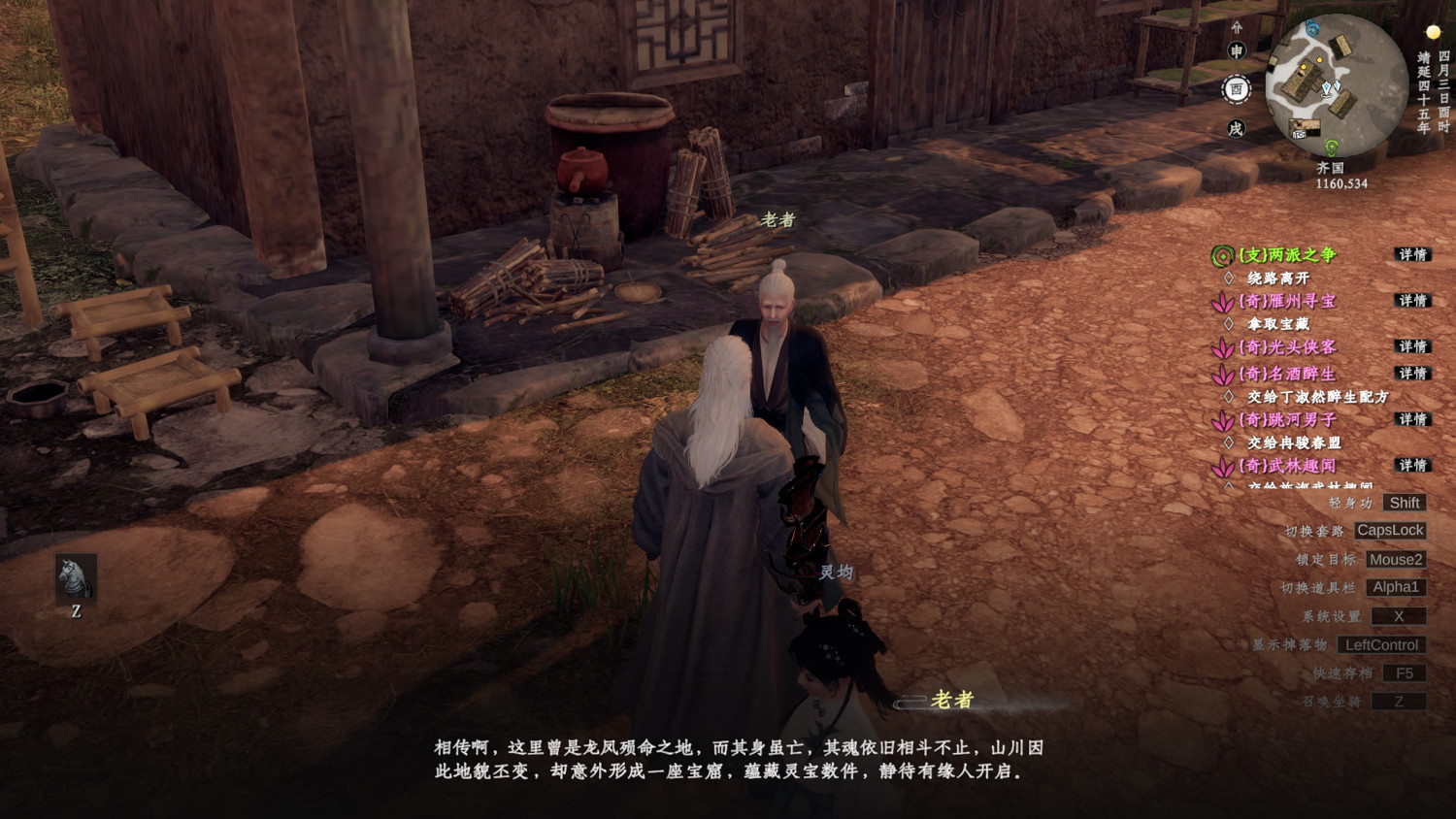The width and height of the screenshot is (1456, 819).
Task: Click the lotus icon for 光头侠客 quest
Action: point(1222,348)
